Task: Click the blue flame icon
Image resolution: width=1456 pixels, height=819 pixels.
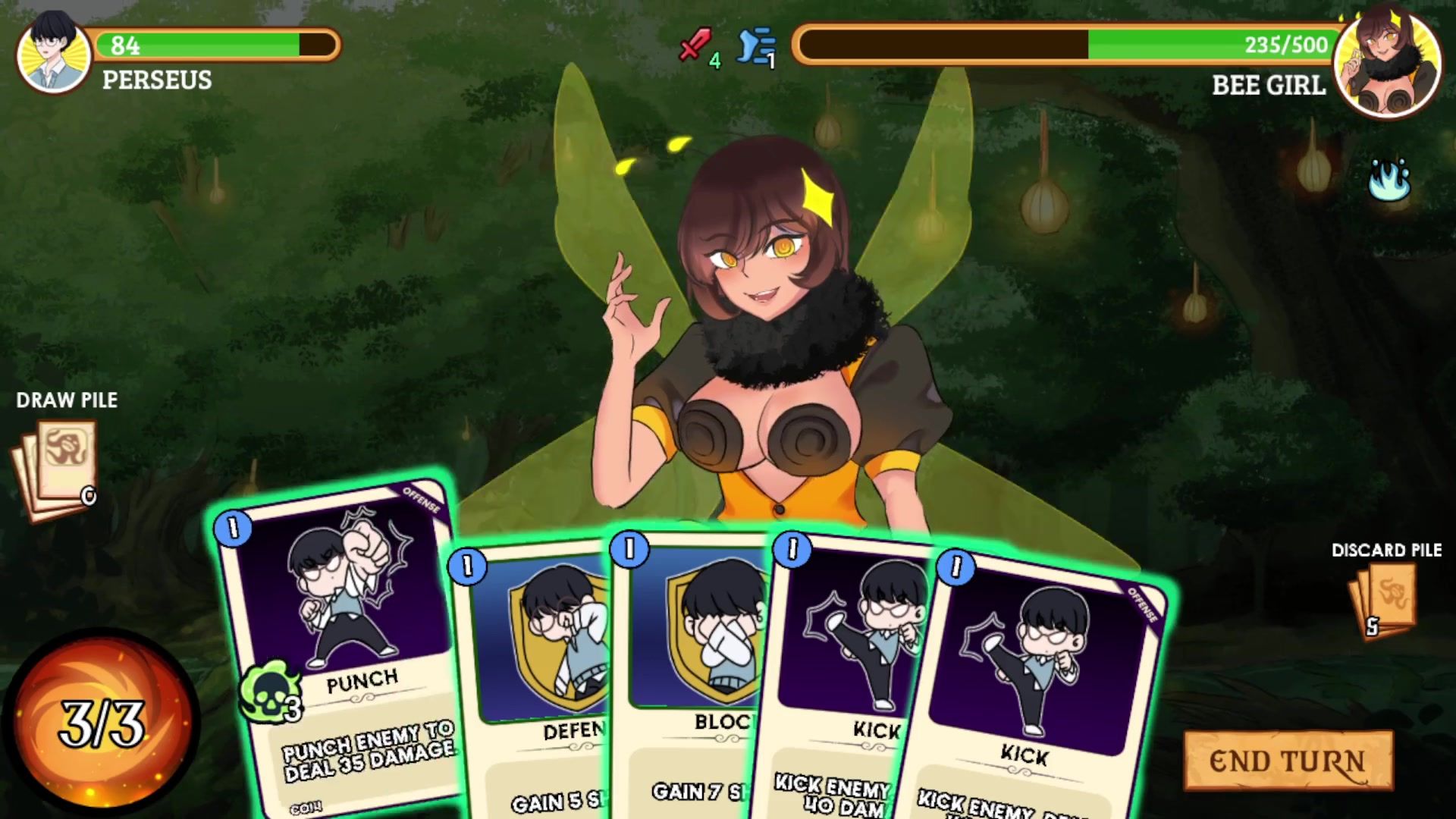Action: 1389,180
